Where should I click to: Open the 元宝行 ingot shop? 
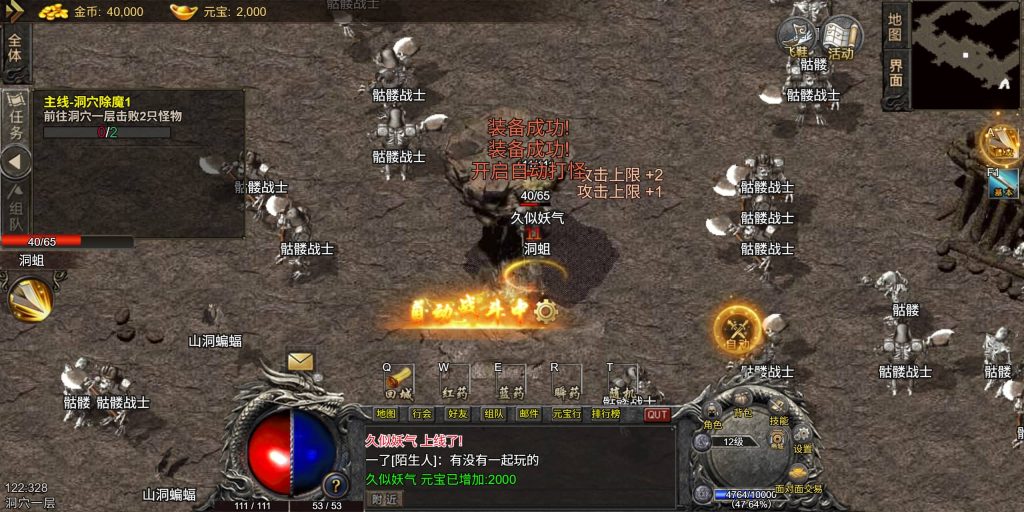point(565,413)
